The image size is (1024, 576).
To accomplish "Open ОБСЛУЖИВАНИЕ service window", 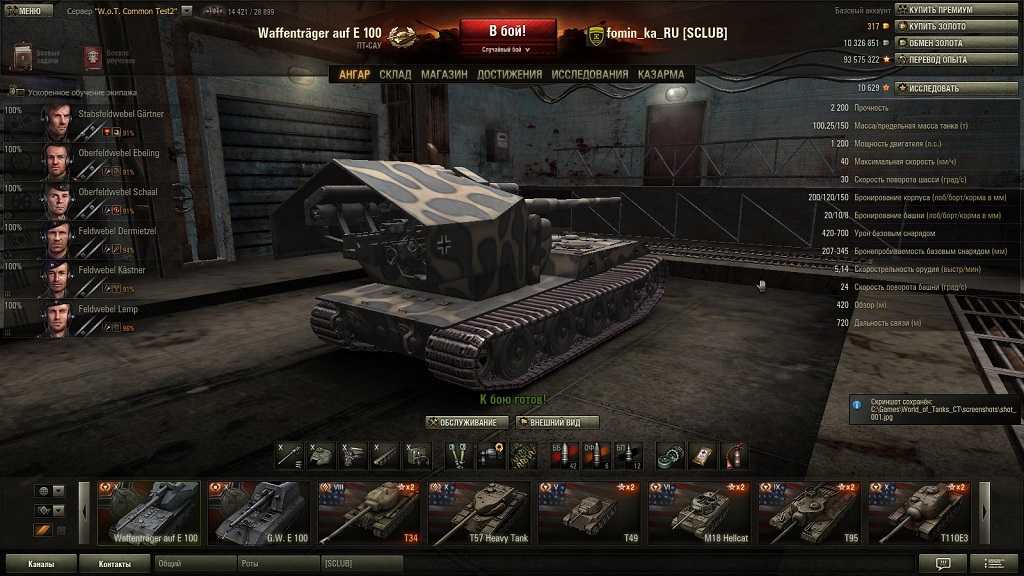I will pos(467,422).
